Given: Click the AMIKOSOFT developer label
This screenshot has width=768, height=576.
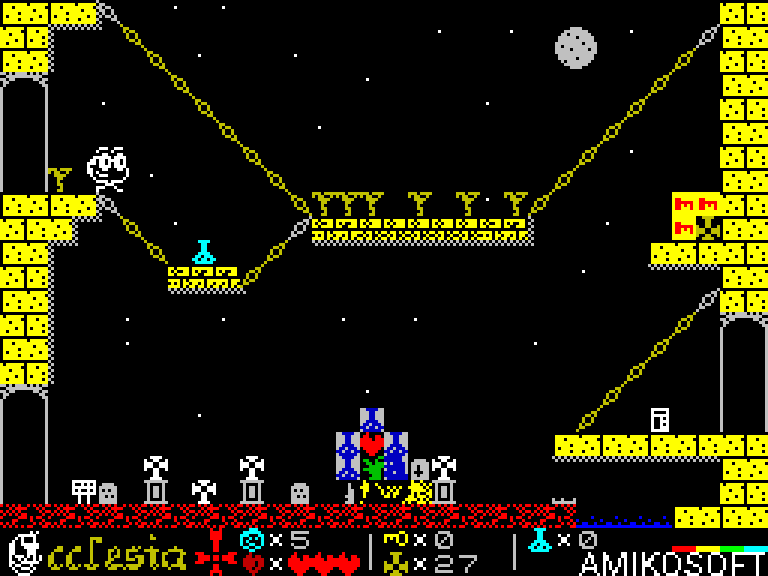Looking at the screenshot, I should [672, 563].
